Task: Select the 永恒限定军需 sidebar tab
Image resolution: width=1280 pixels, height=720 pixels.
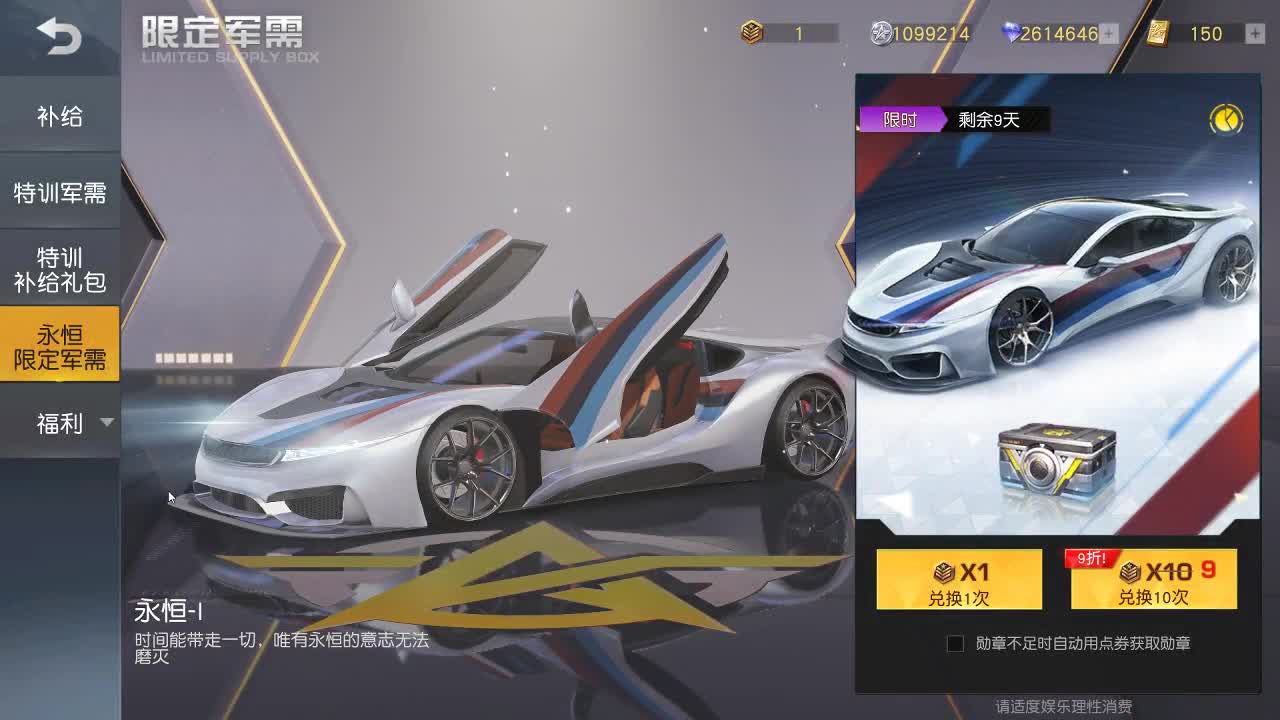Action: click(60, 343)
